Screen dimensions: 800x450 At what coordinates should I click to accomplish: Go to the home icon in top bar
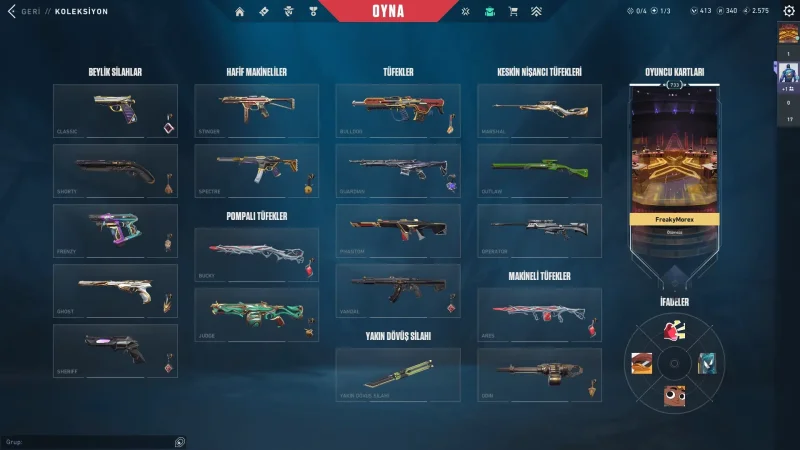point(239,12)
